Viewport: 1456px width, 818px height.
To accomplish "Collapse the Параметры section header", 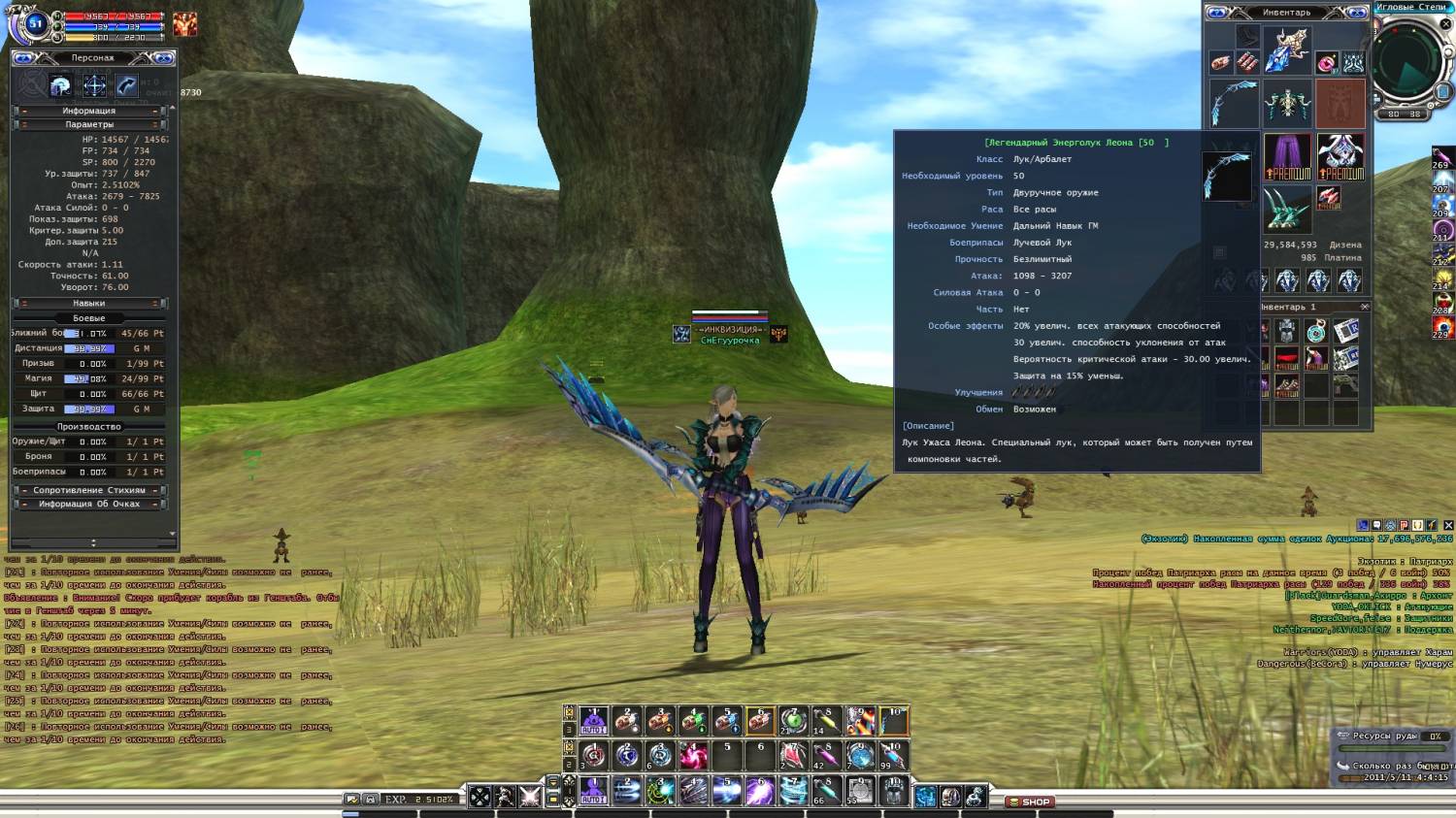I will 89,124.
